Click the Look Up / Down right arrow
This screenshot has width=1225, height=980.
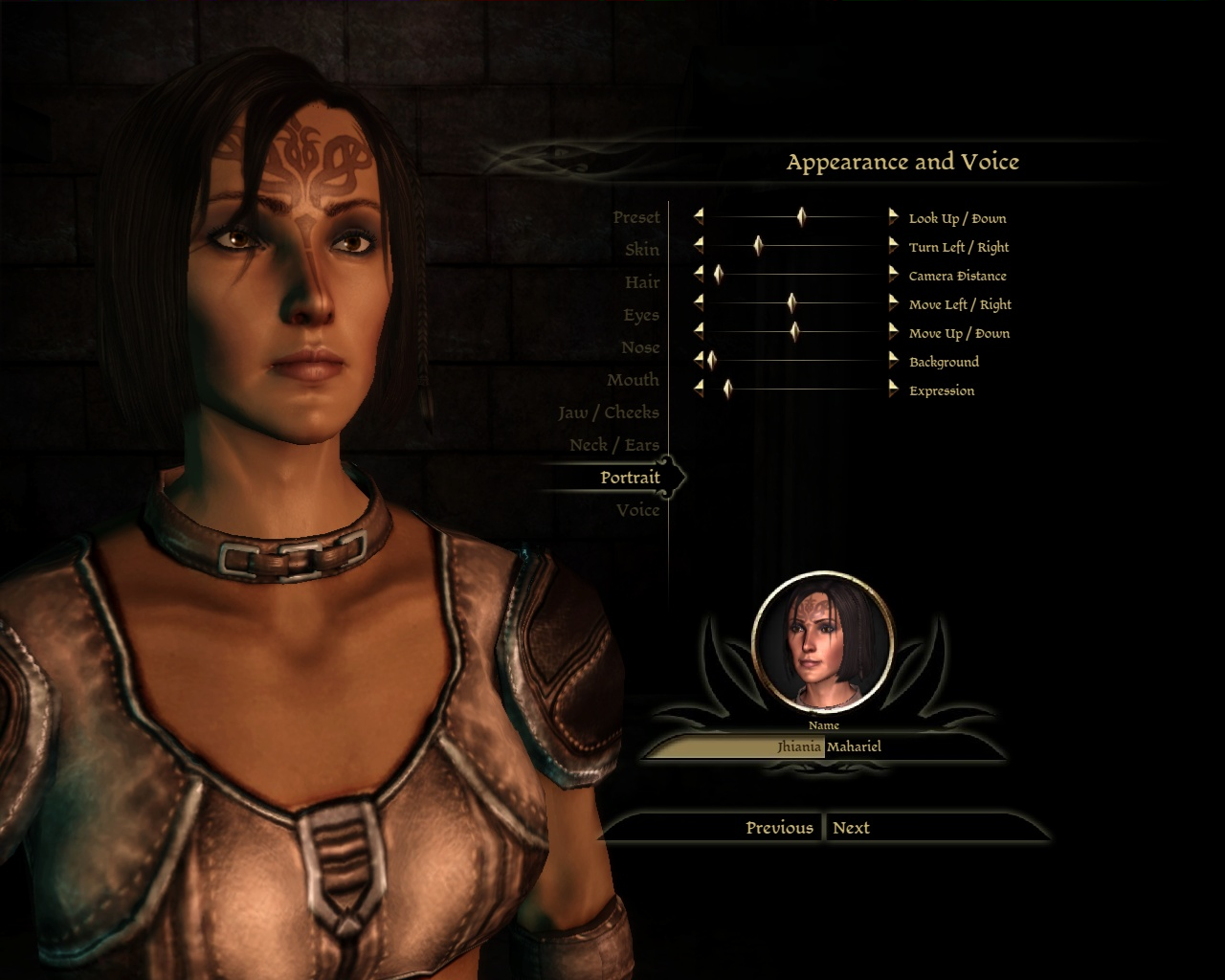pos(893,217)
